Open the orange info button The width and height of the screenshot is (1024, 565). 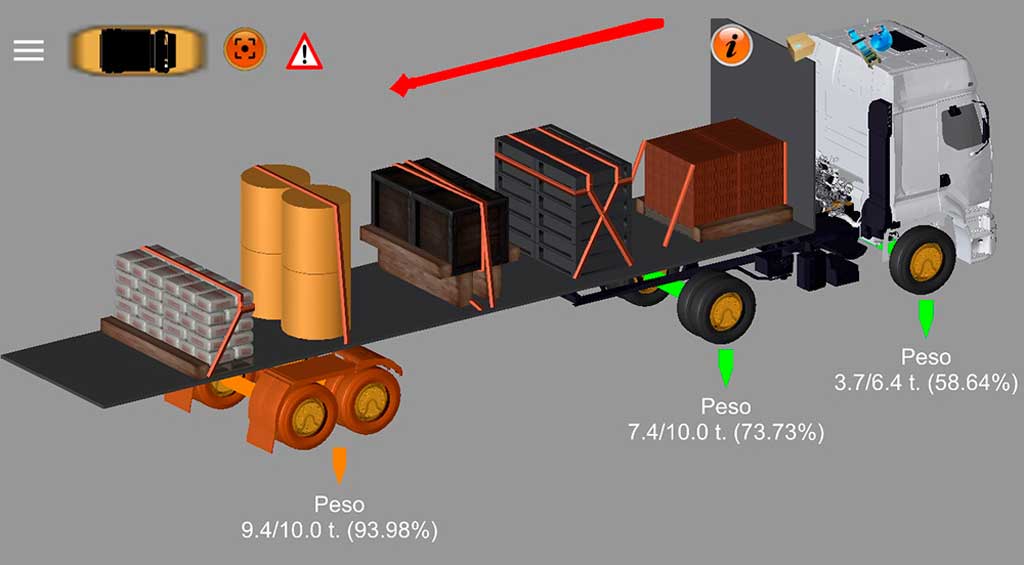pos(731,45)
